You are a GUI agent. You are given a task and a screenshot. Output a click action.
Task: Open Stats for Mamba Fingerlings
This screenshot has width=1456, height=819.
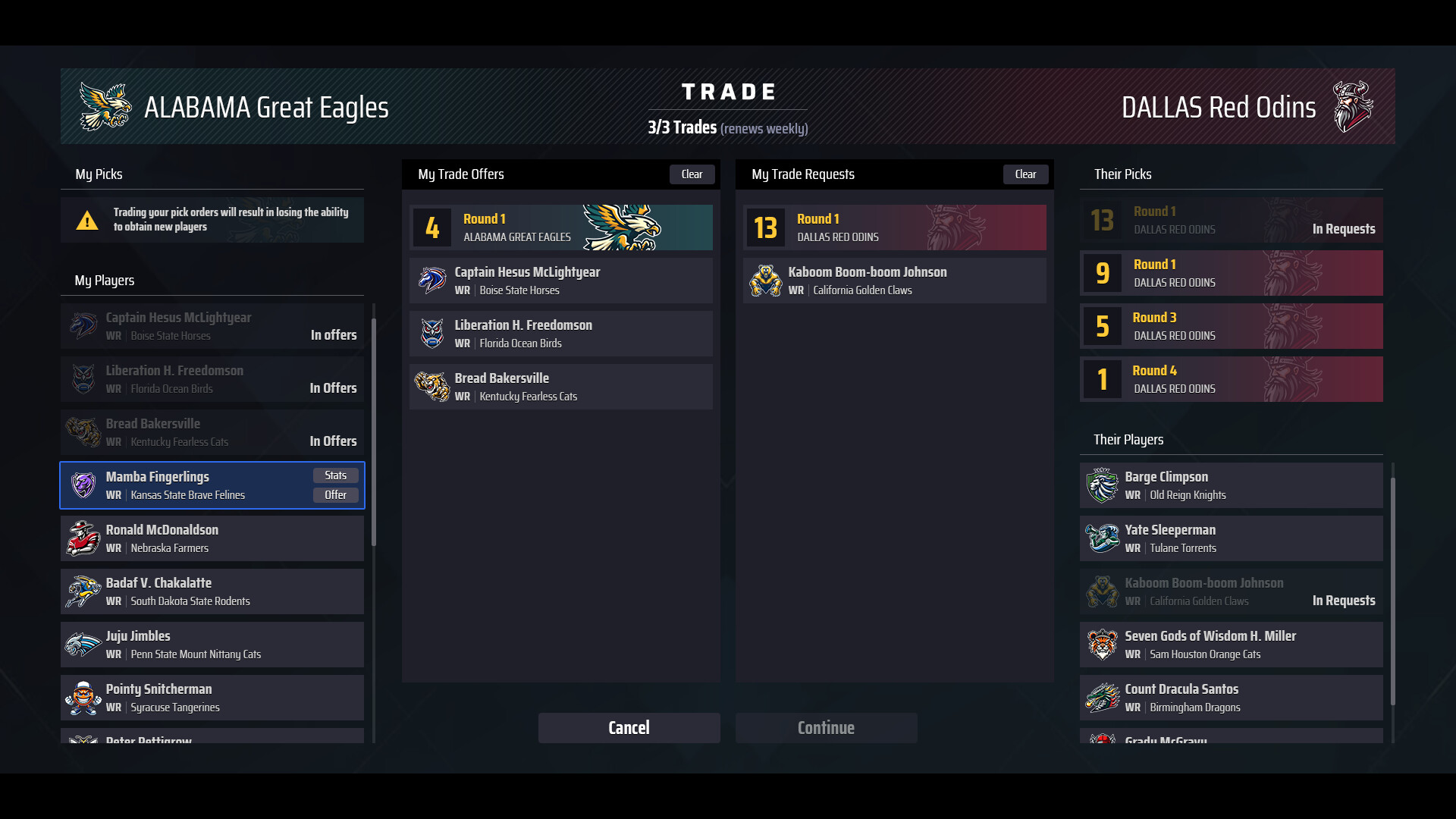tap(335, 475)
